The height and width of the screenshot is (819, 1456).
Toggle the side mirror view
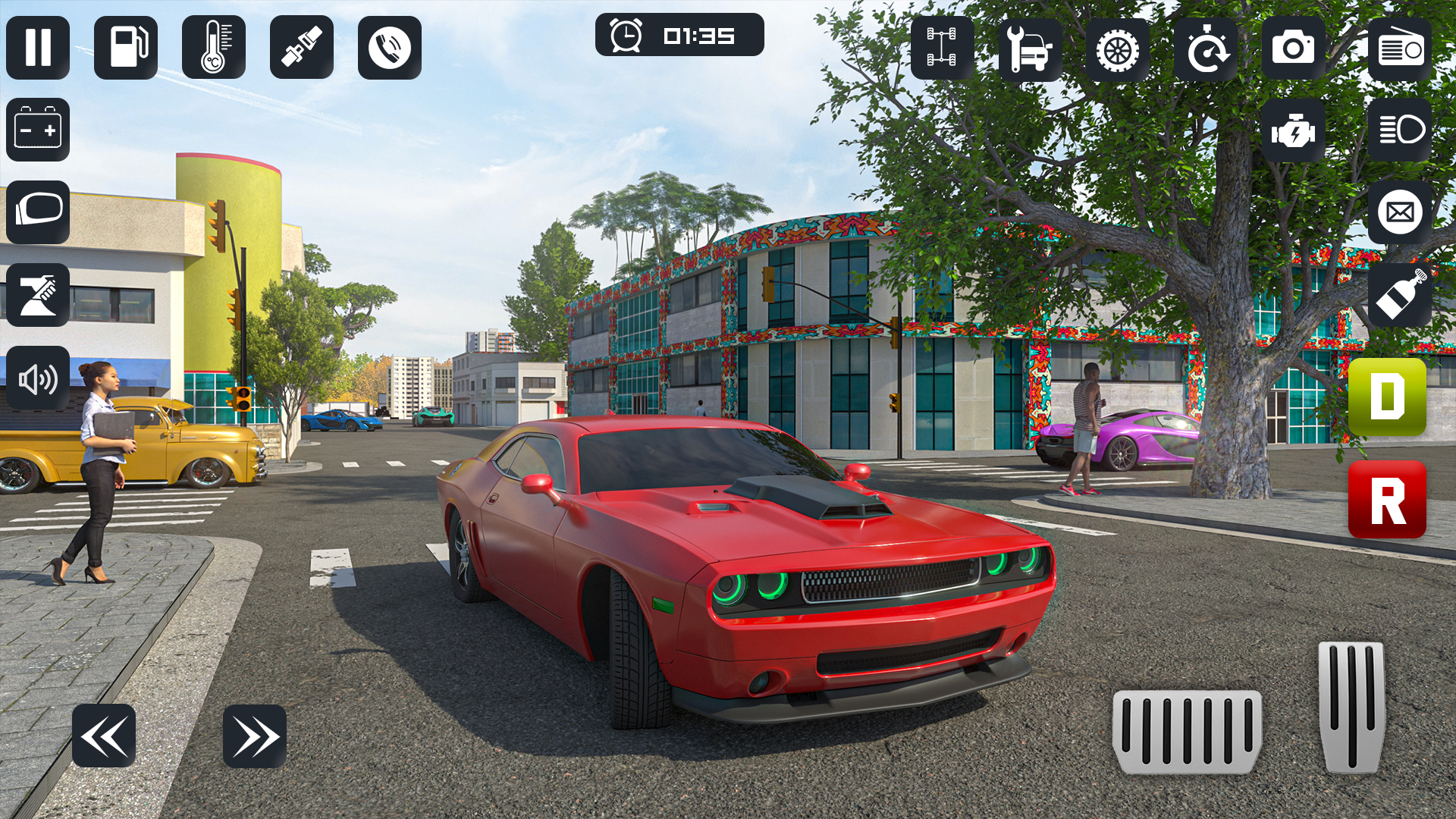[x=38, y=212]
